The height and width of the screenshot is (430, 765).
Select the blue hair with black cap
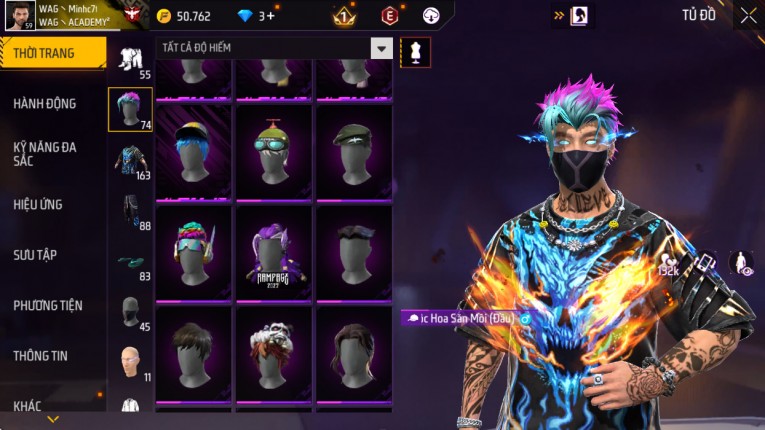(x=194, y=152)
